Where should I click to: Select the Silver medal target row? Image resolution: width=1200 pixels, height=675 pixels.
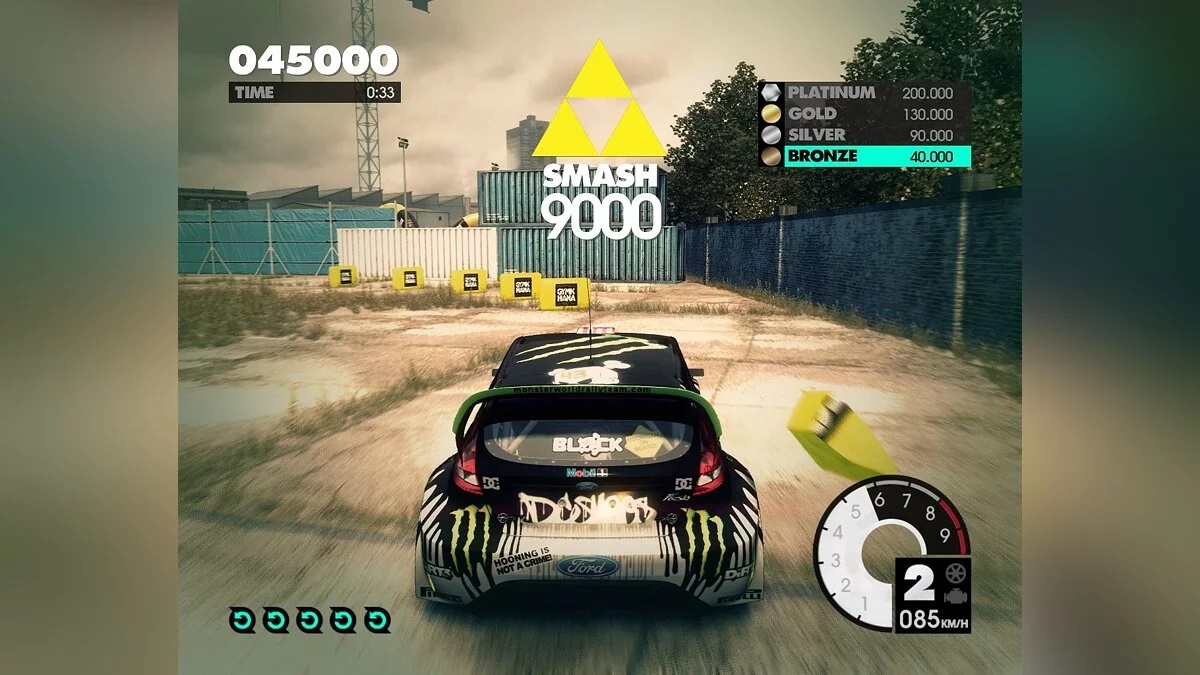866,135
